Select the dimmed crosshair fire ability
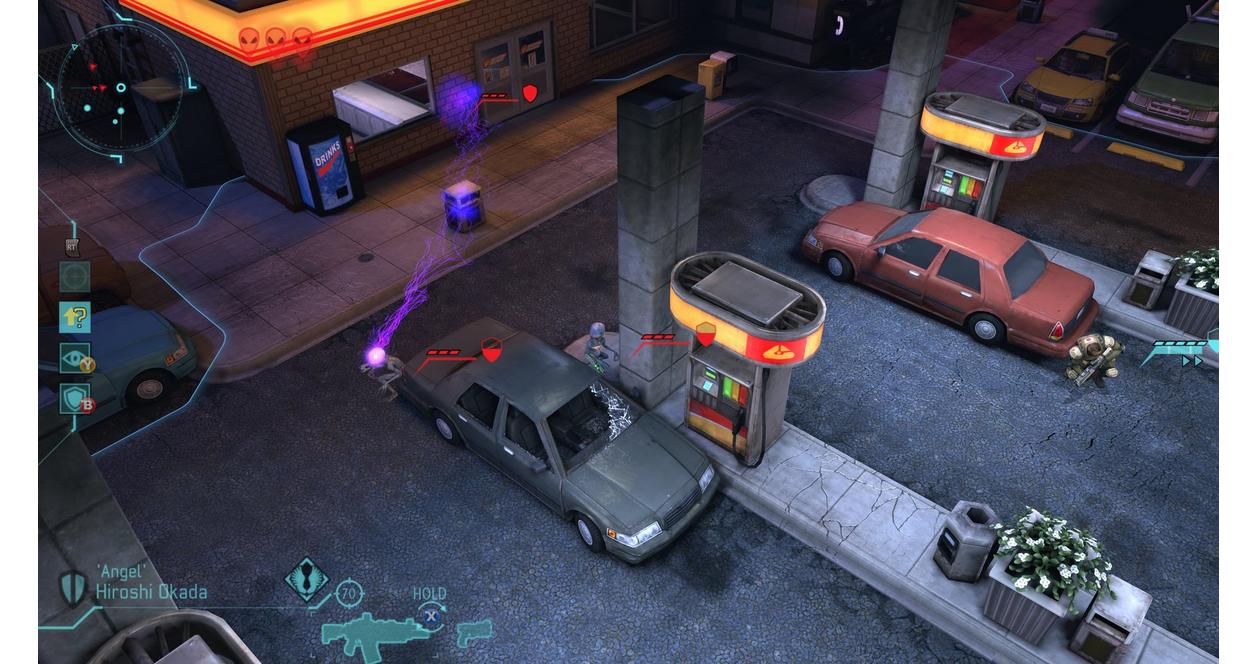 coord(75,277)
